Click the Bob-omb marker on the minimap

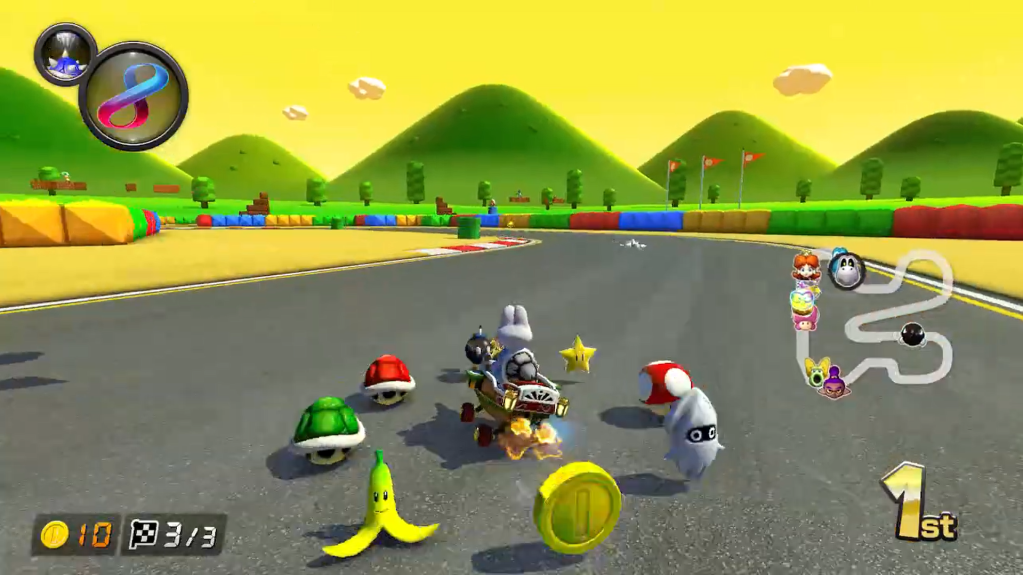pos(911,335)
